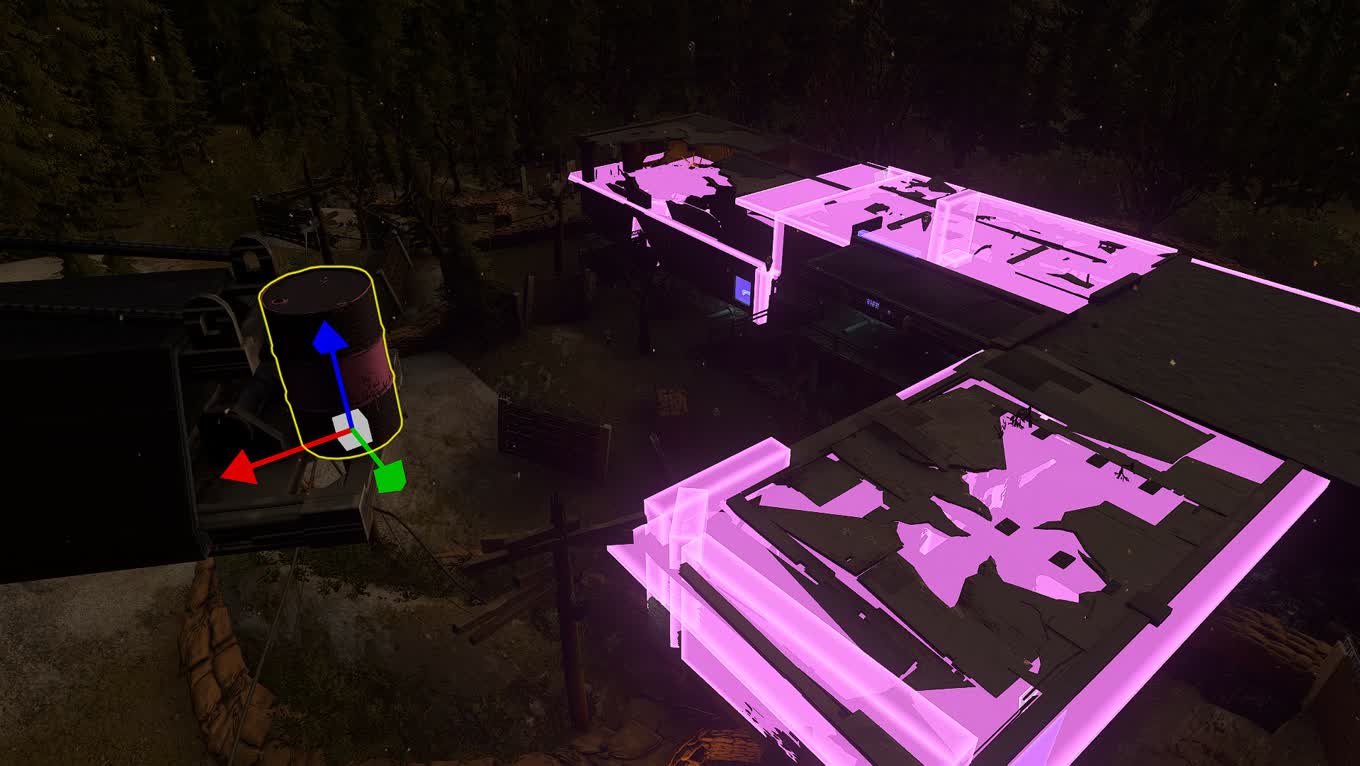Screen dimensions: 1360x766
Task: Select the white center gizmo cube
Action: (353, 430)
